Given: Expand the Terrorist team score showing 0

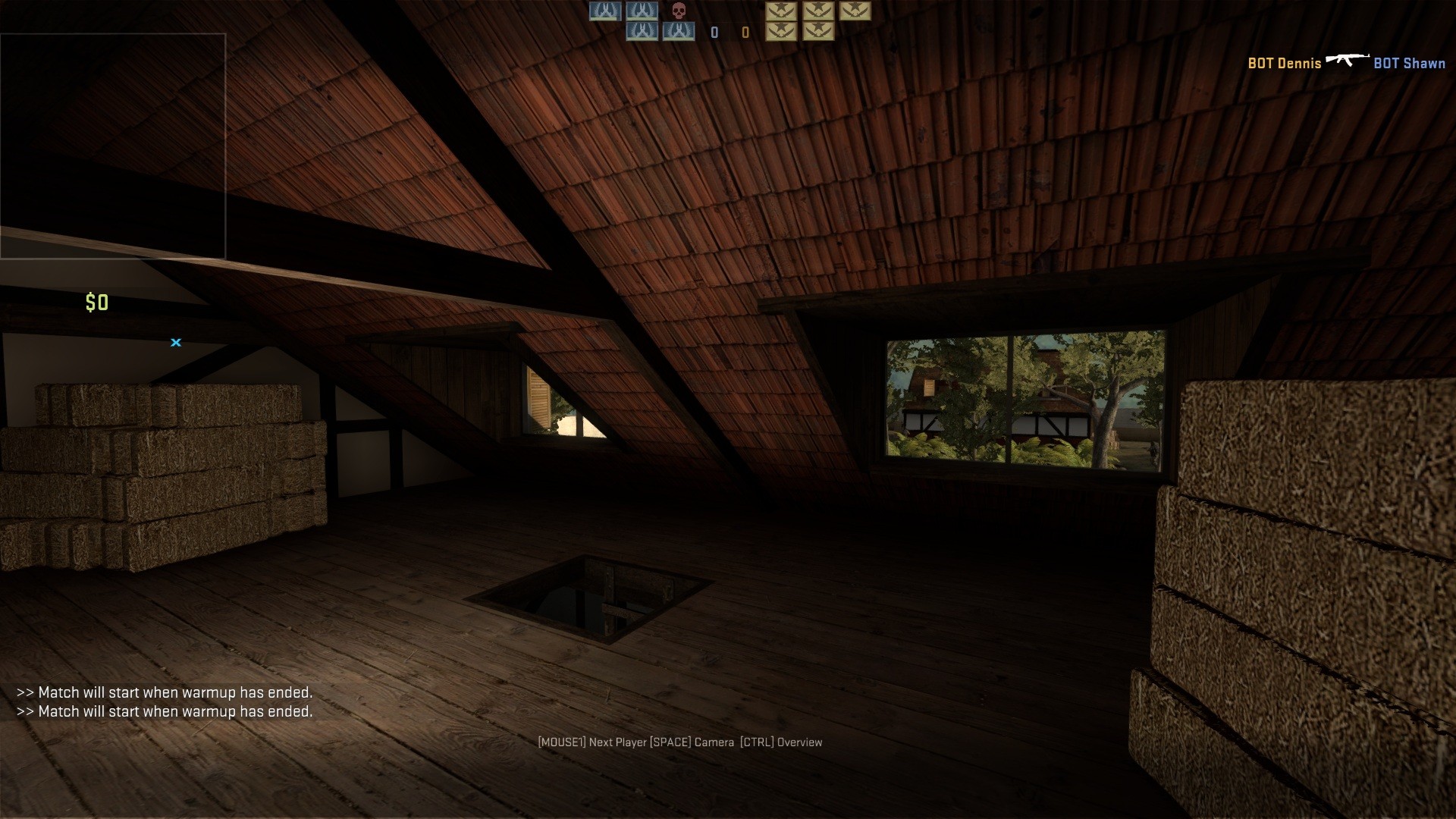Looking at the screenshot, I should tap(745, 33).
